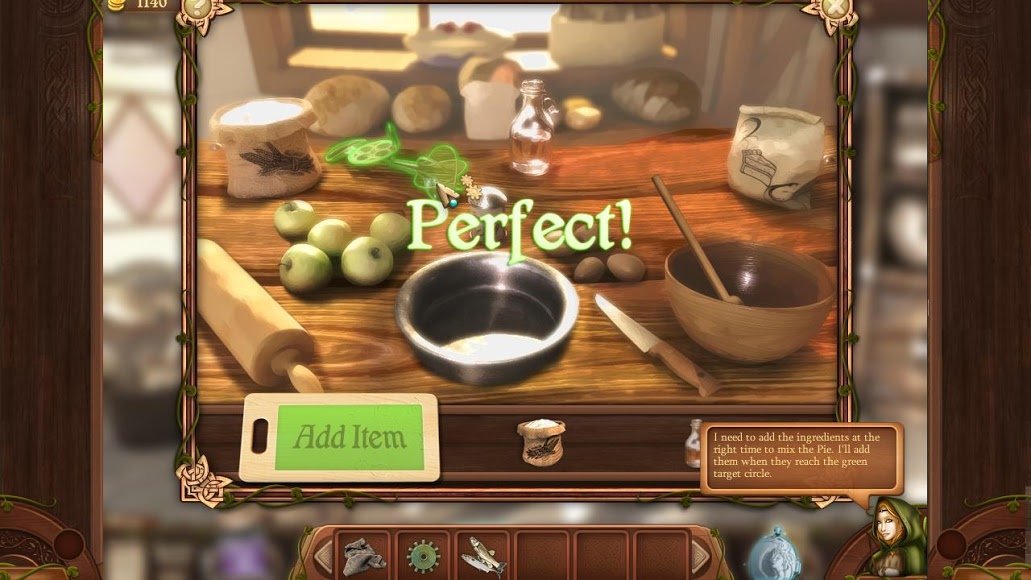Click the flour sack ingredient in the queue

click(541, 443)
